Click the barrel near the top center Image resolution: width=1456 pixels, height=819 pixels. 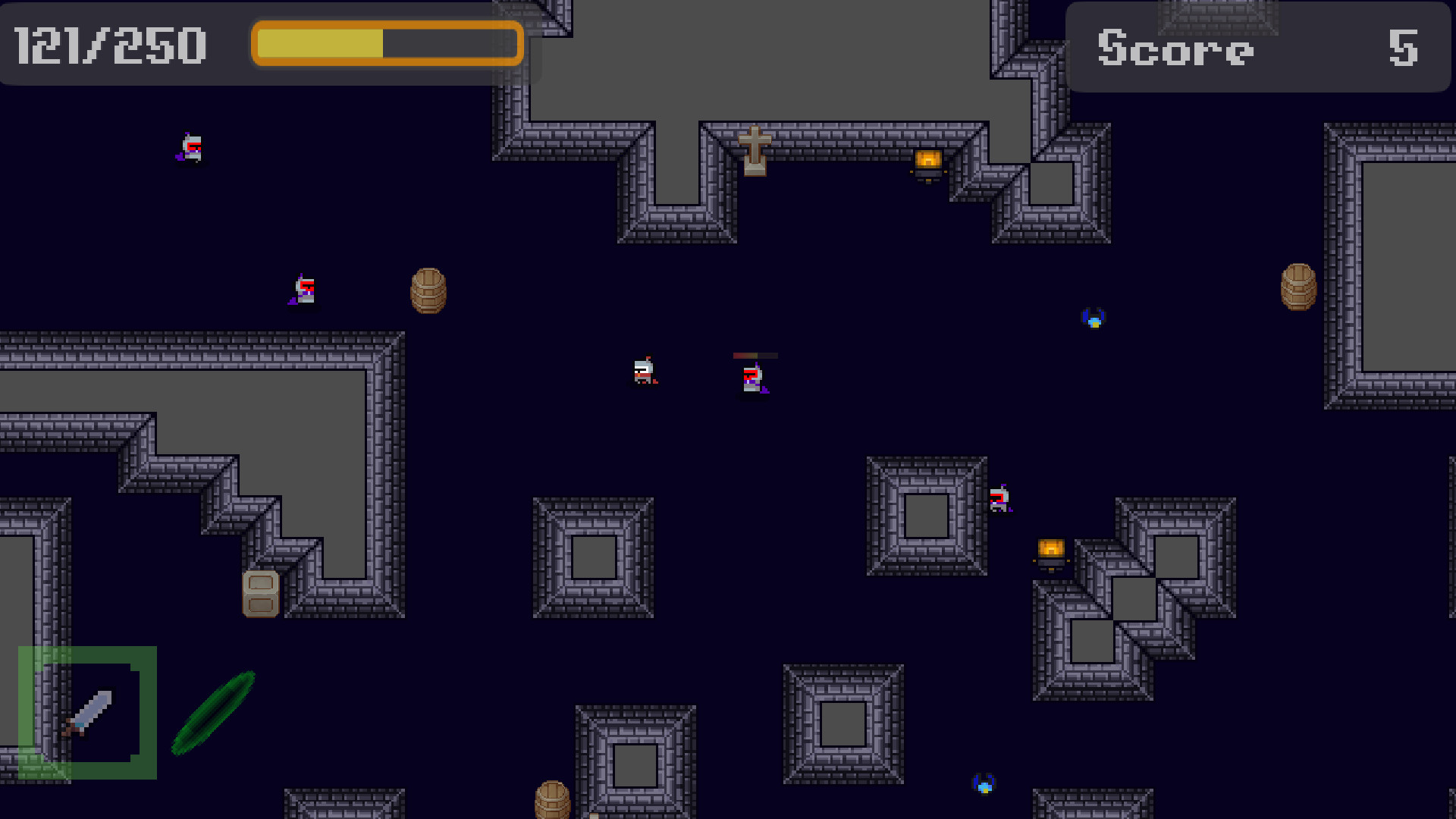click(429, 292)
